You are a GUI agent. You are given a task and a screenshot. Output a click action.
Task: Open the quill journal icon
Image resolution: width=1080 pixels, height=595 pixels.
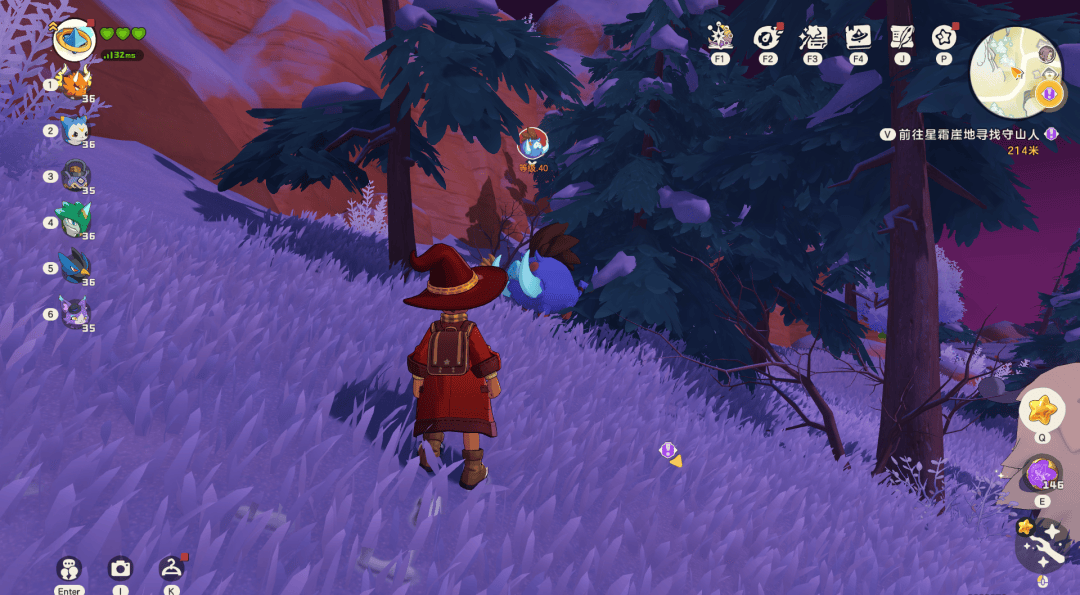coord(902,37)
